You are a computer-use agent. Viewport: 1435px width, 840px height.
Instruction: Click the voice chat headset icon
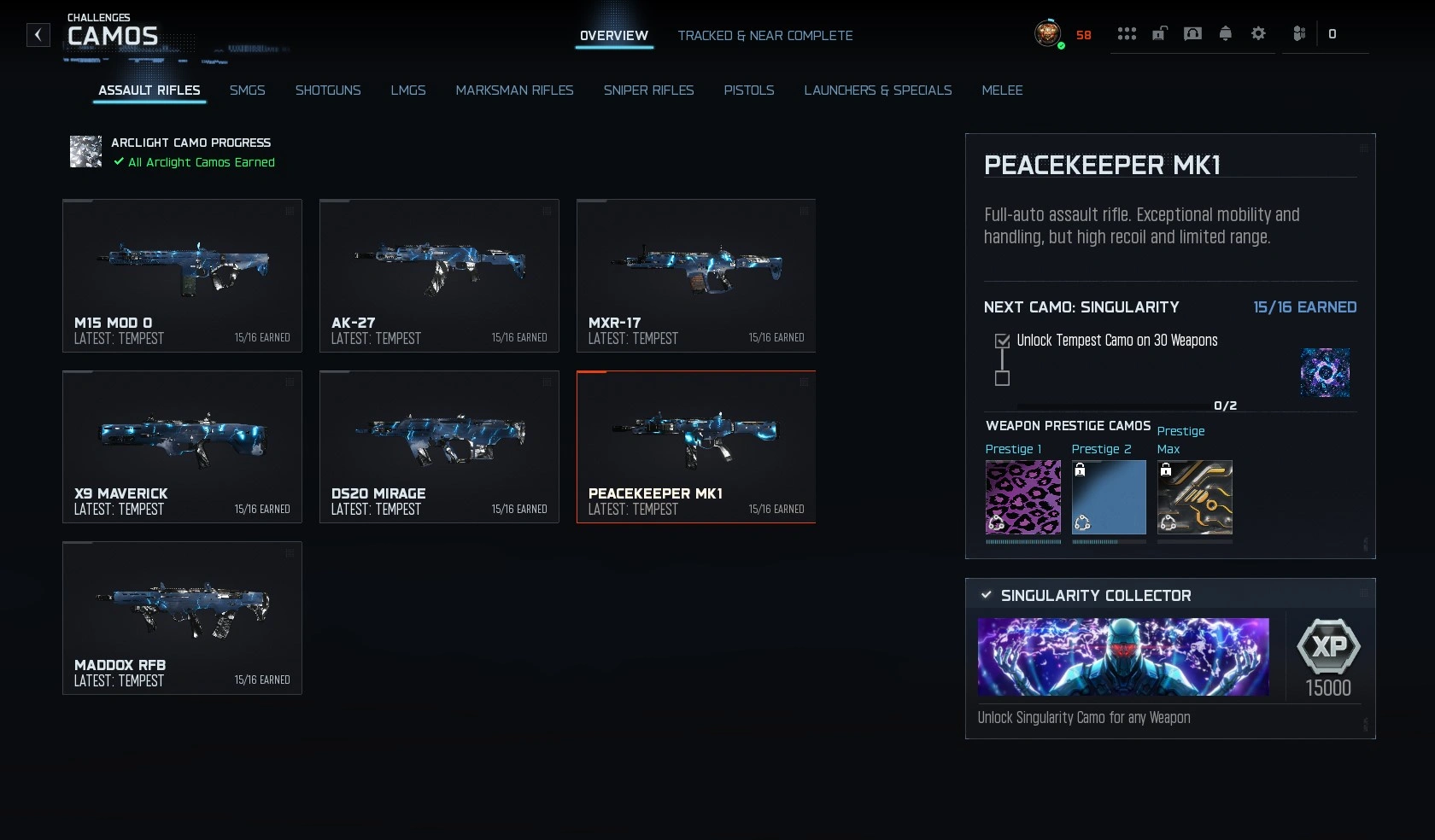(1192, 33)
